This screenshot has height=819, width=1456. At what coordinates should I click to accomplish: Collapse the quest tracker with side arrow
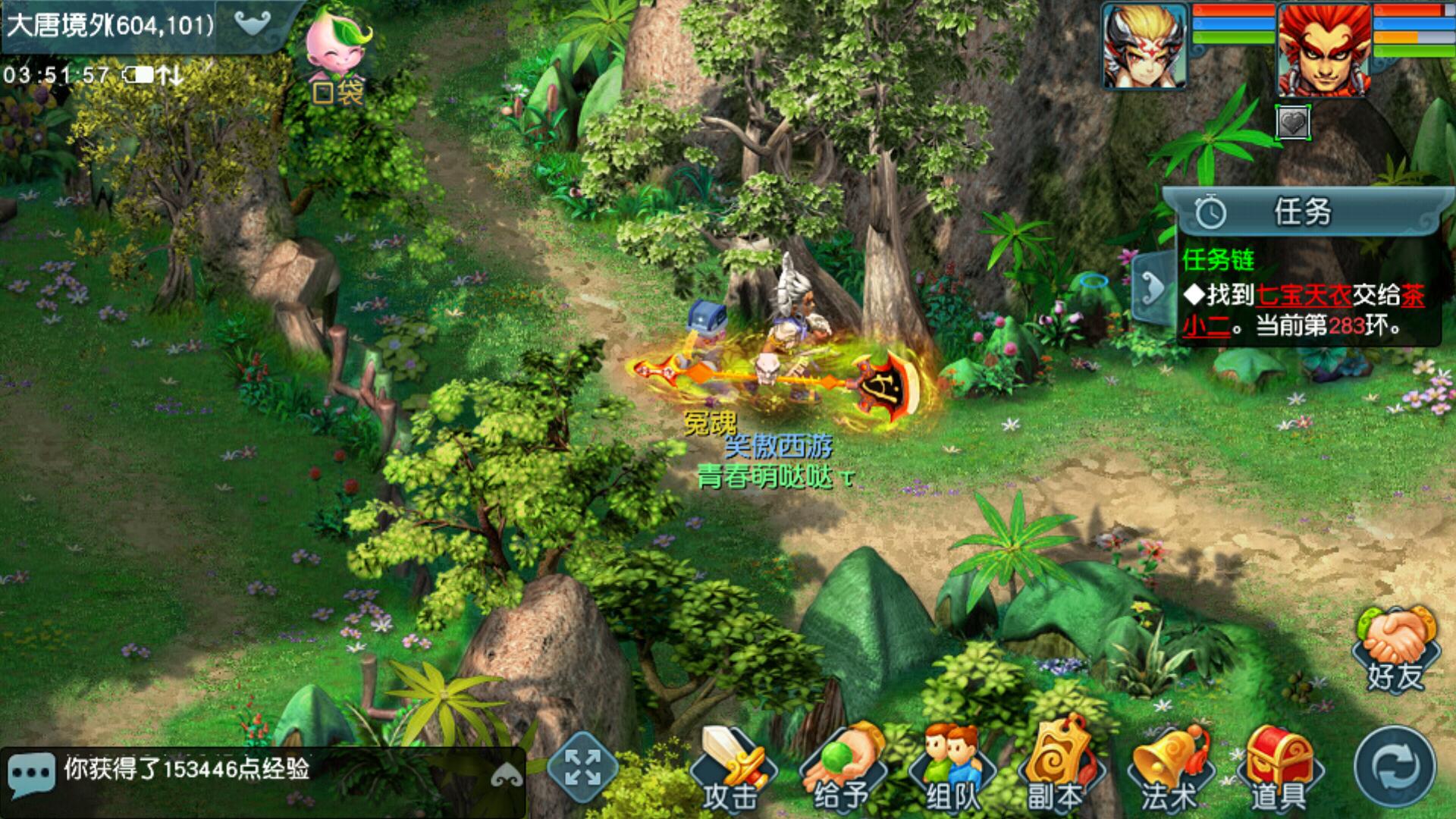(x=1153, y=287)
